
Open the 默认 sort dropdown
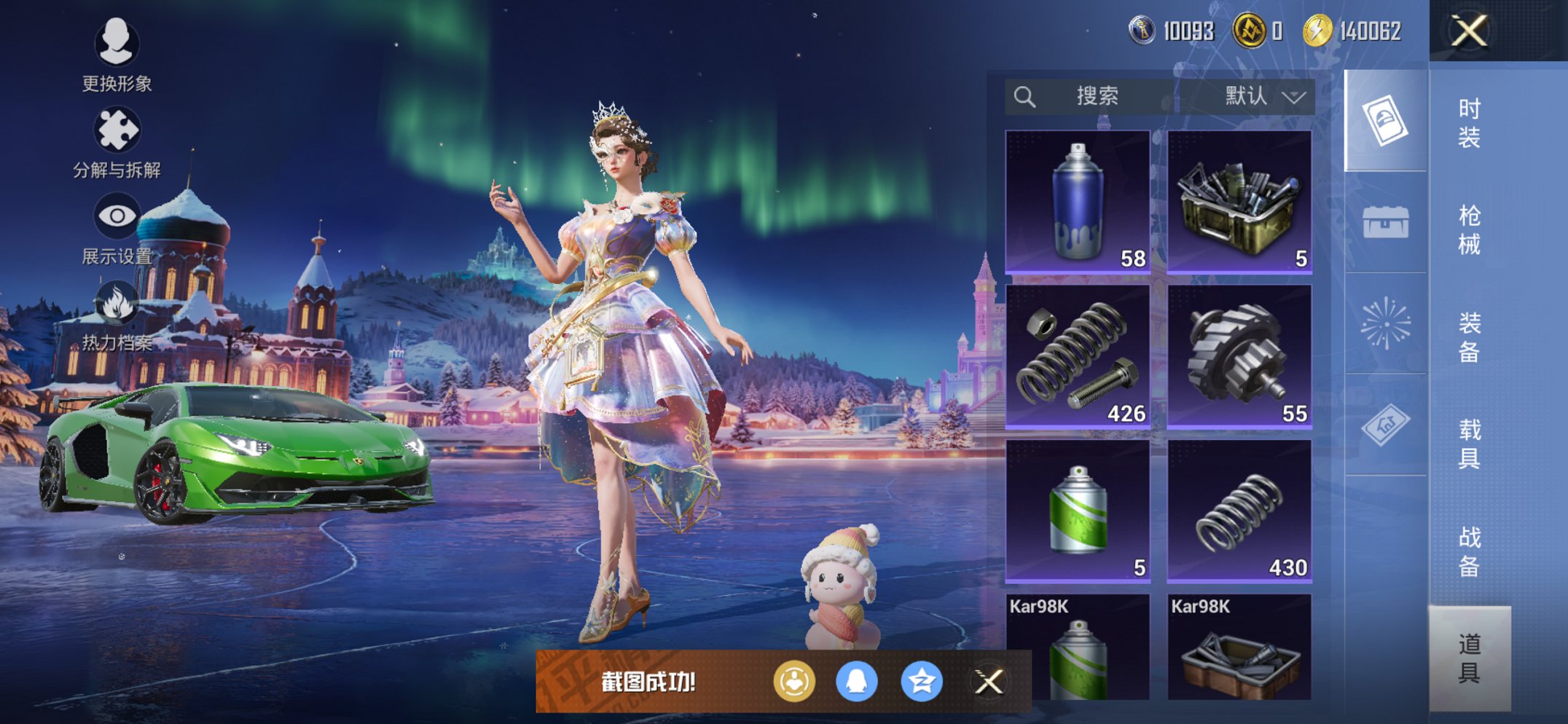click(1263, 96)
